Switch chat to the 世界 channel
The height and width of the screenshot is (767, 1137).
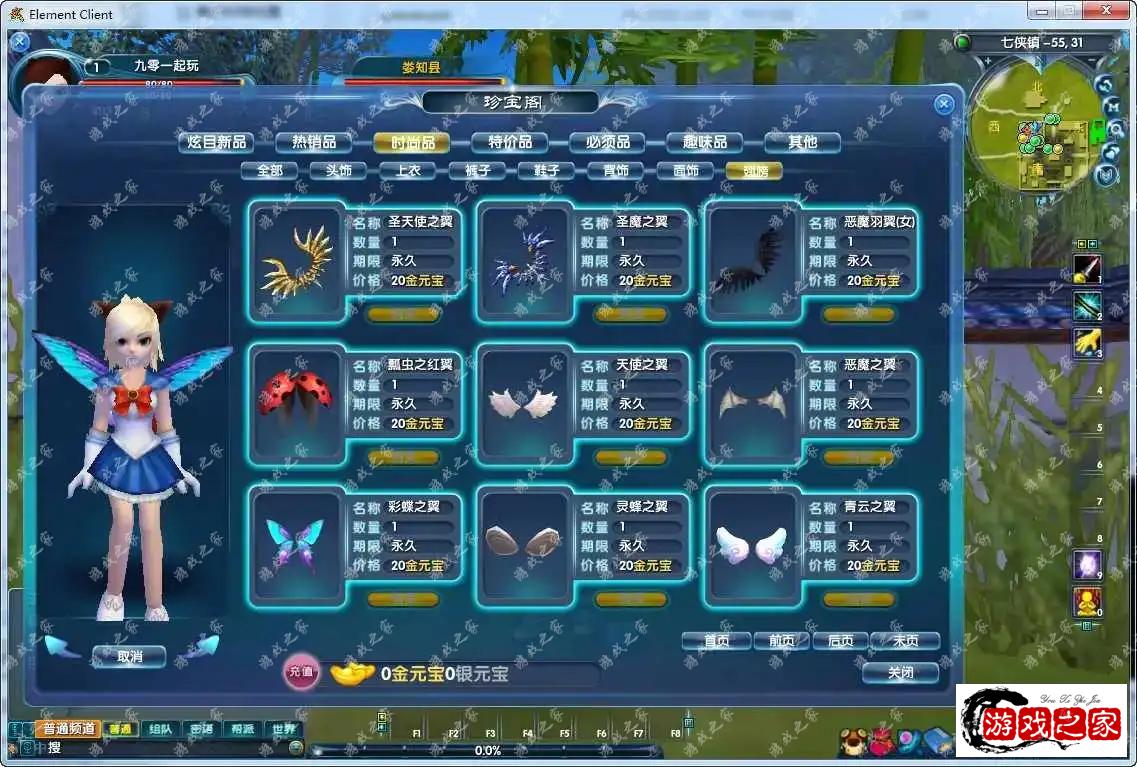(286, 729)
